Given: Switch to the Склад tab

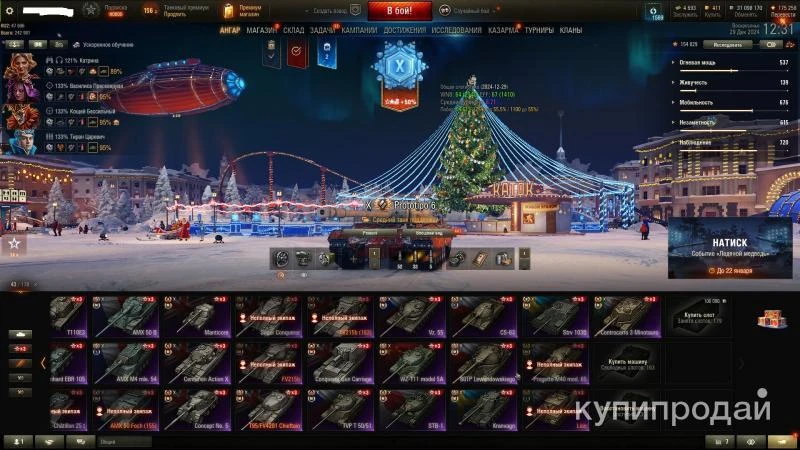Looking at the screenshot, I should (x=294, y=31).
